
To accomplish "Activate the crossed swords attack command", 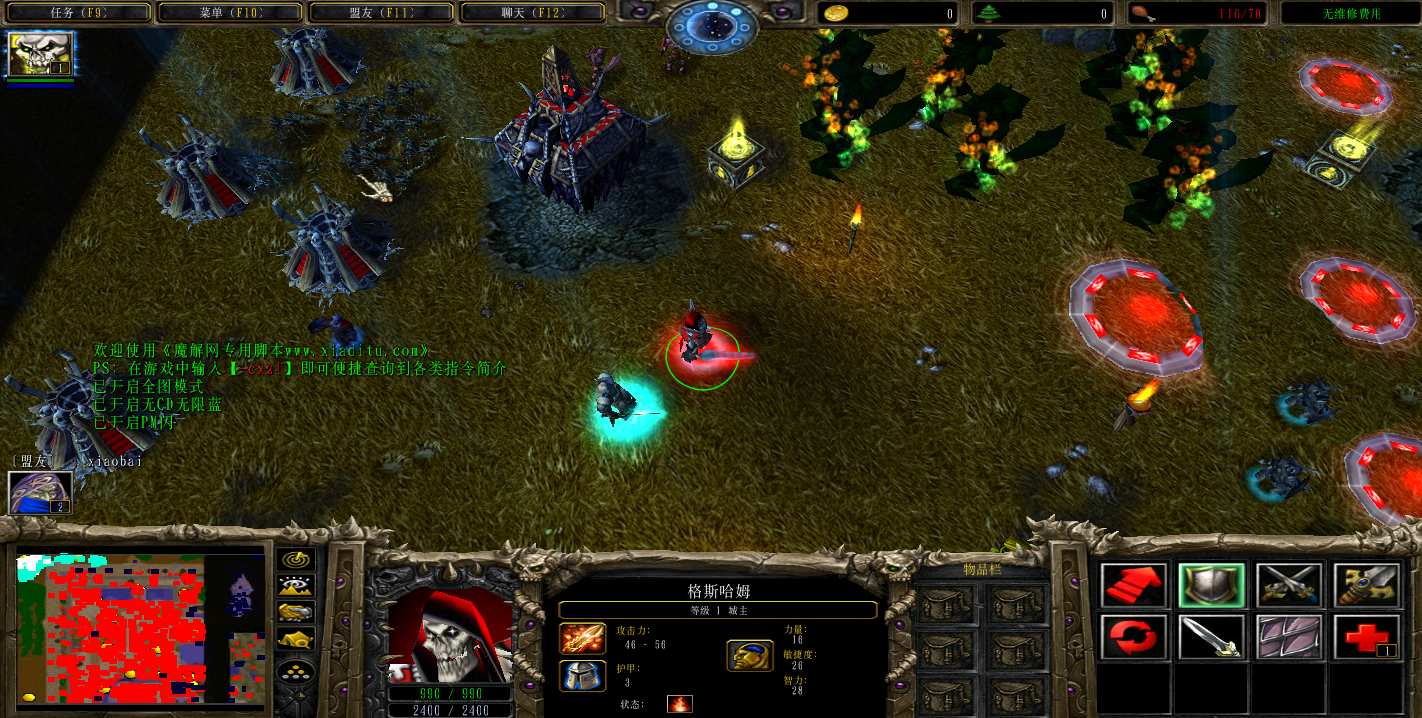I will click(x=1289, y=585).
